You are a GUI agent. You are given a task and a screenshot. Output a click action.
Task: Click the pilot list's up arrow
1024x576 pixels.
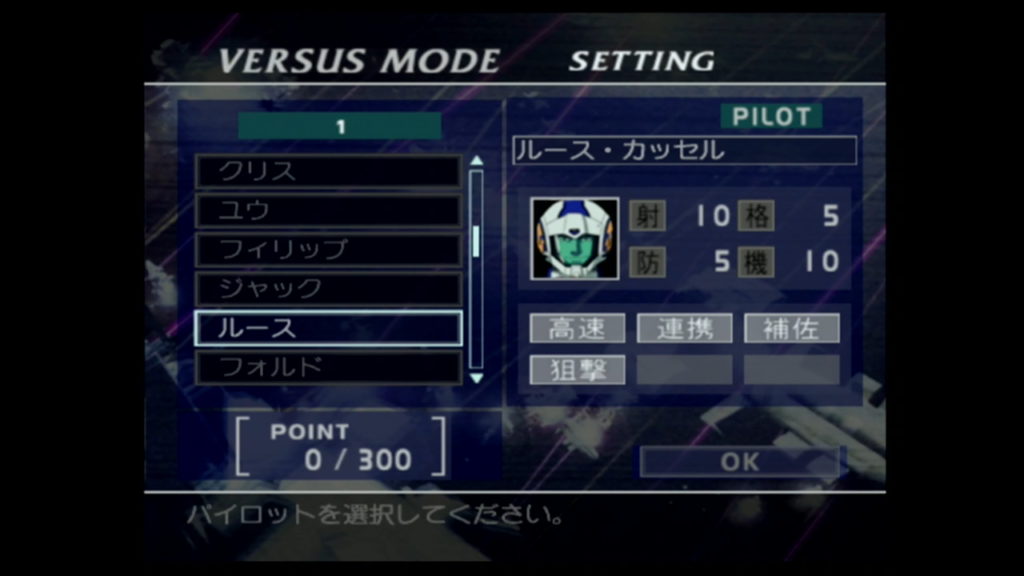pos(476,160)
